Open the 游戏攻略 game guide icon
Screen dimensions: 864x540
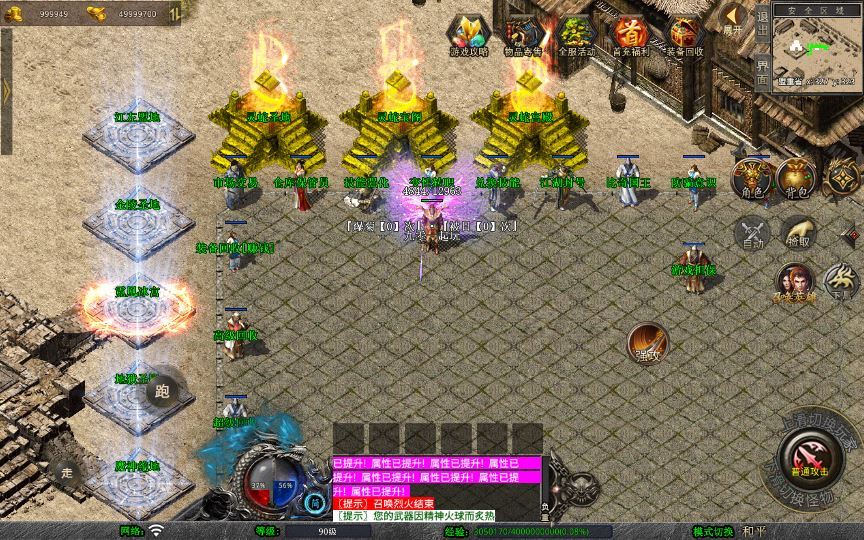click(469, 35)
